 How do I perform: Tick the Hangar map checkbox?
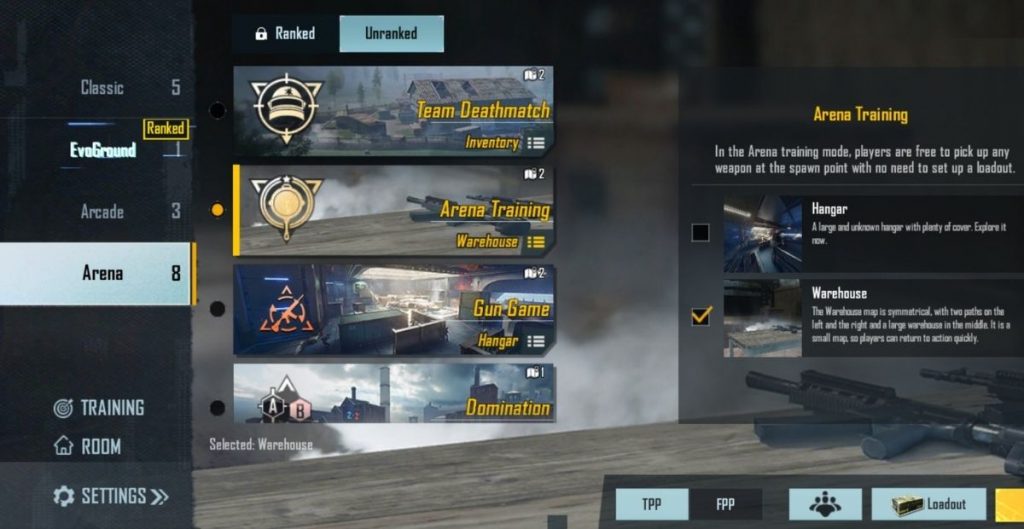[x=700, y=233]
